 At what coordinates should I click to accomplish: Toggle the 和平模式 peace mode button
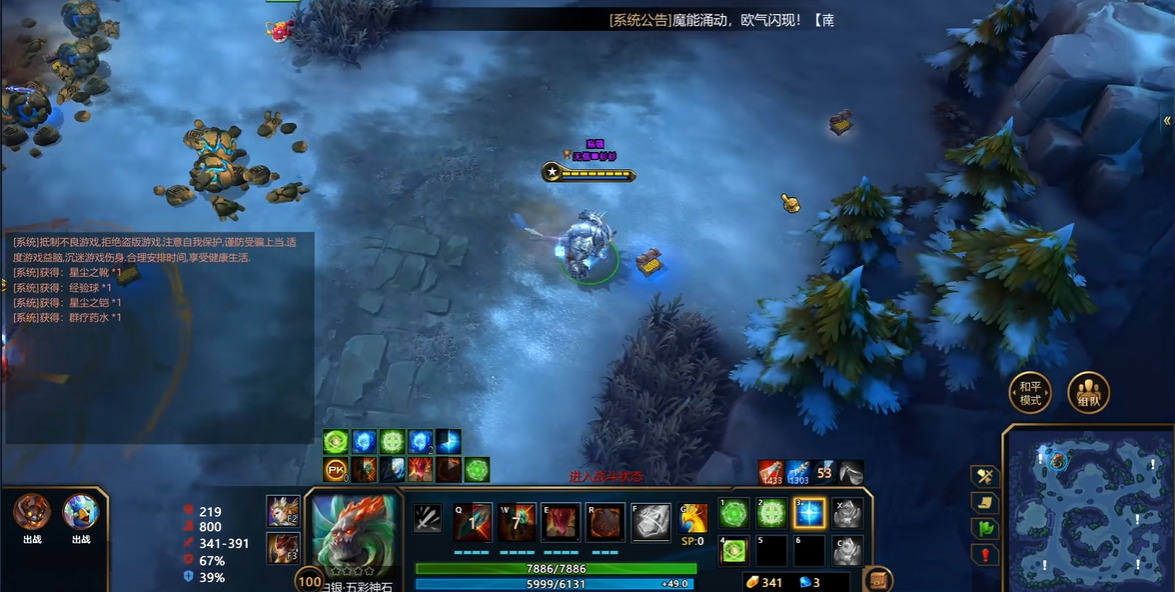[1029, 393]
